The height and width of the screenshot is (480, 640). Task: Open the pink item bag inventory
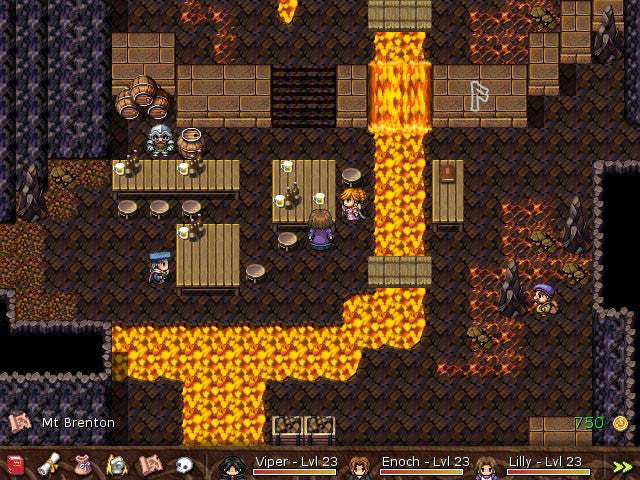[83, 465]
